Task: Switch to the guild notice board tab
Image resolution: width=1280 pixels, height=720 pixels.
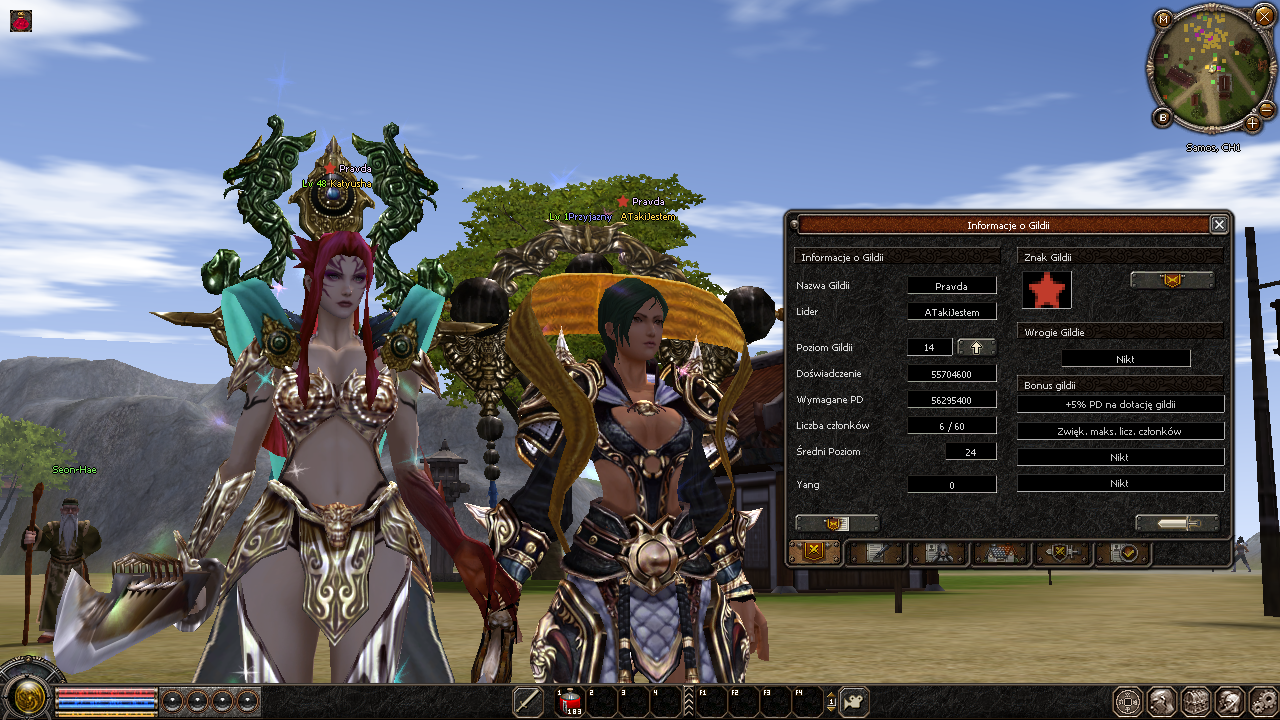Action: point(875,552)
